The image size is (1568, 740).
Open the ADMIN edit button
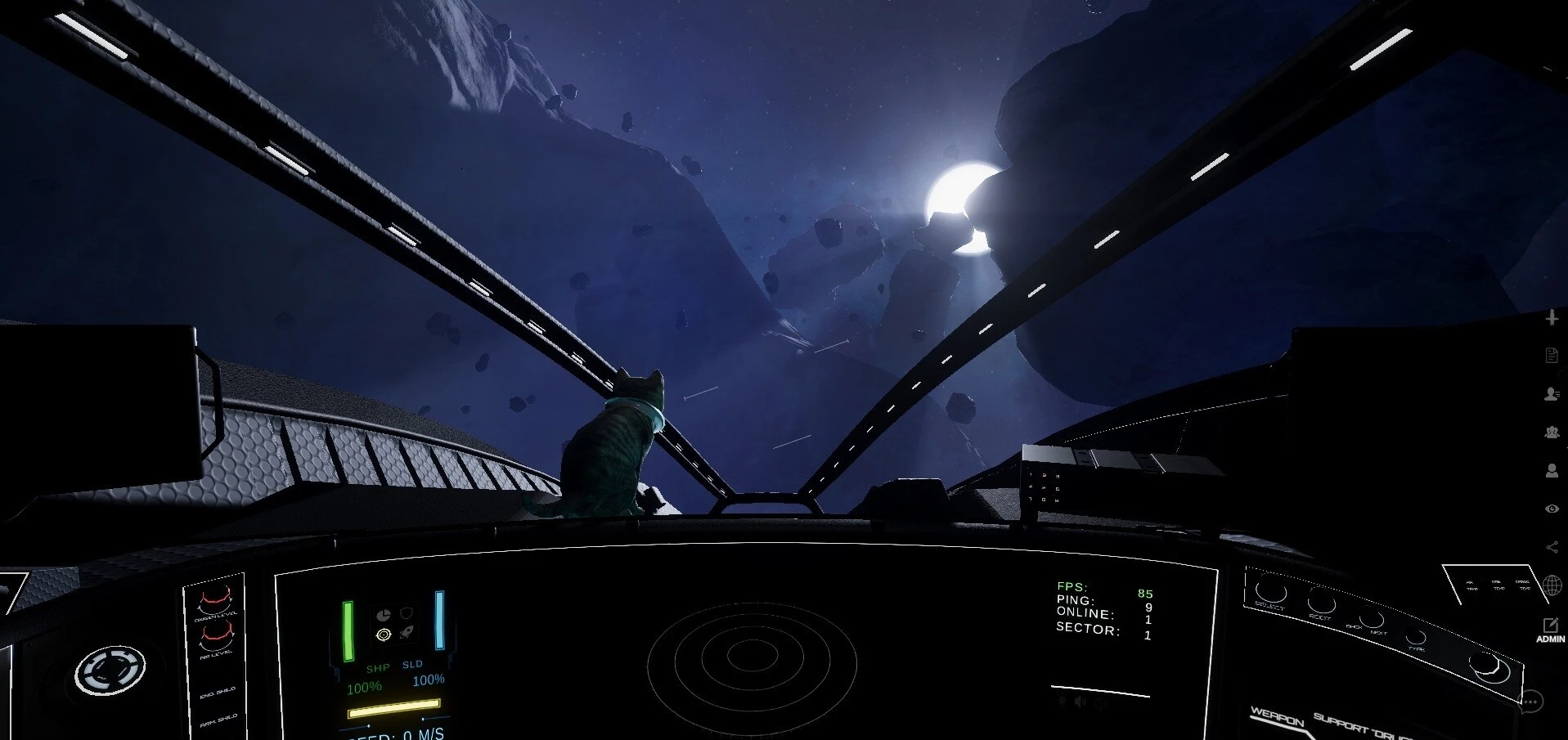[x=1550, y=630]
